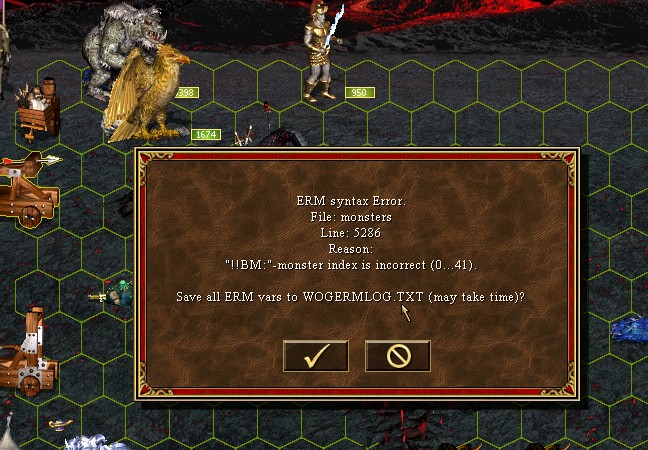The width and height of the screenshot is (648, 450).
Task: Confirm saving ERM vars with the checkmark button
Action: [315, 355]
